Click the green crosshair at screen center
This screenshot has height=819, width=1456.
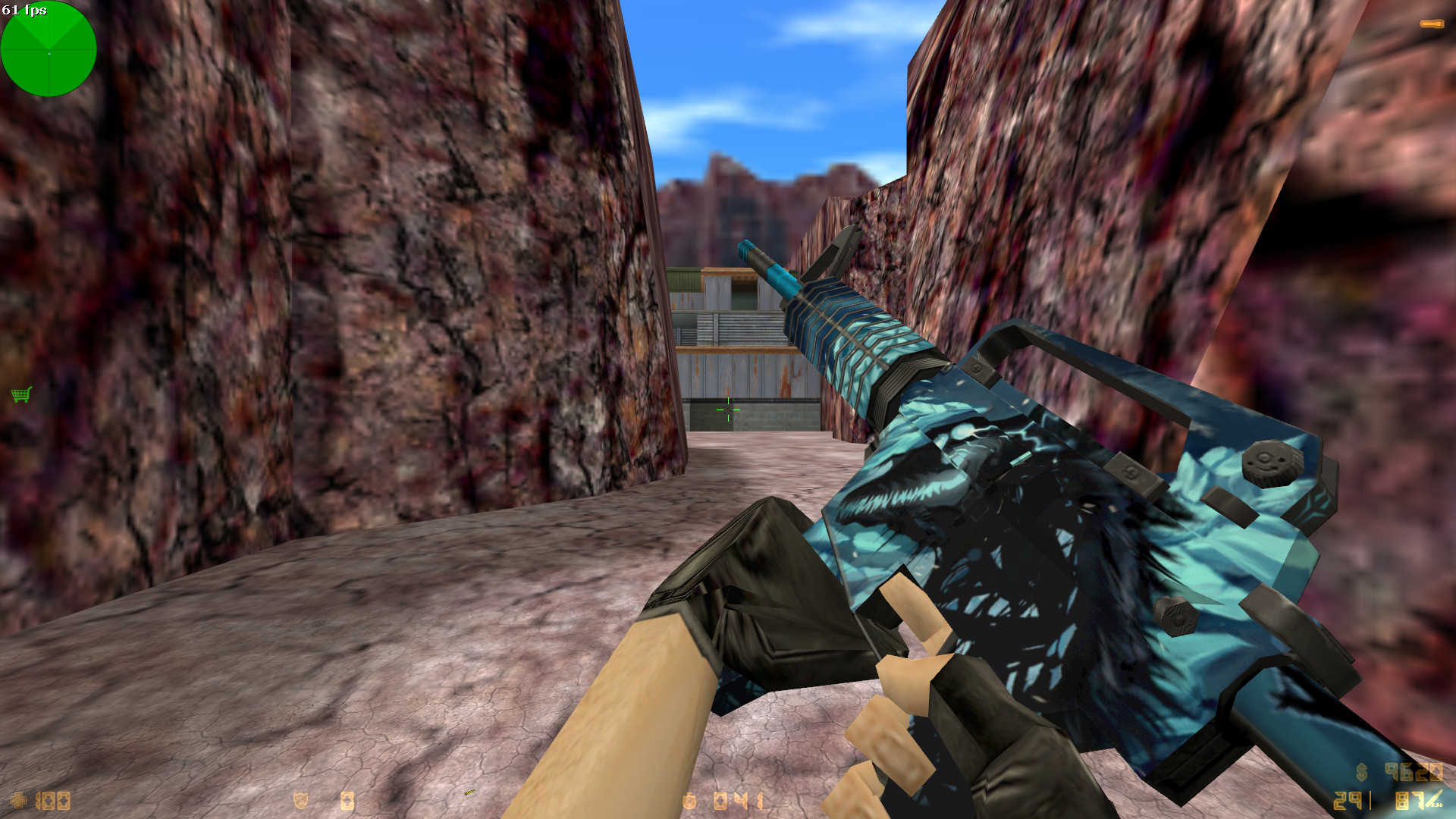(x=730, y=409)
